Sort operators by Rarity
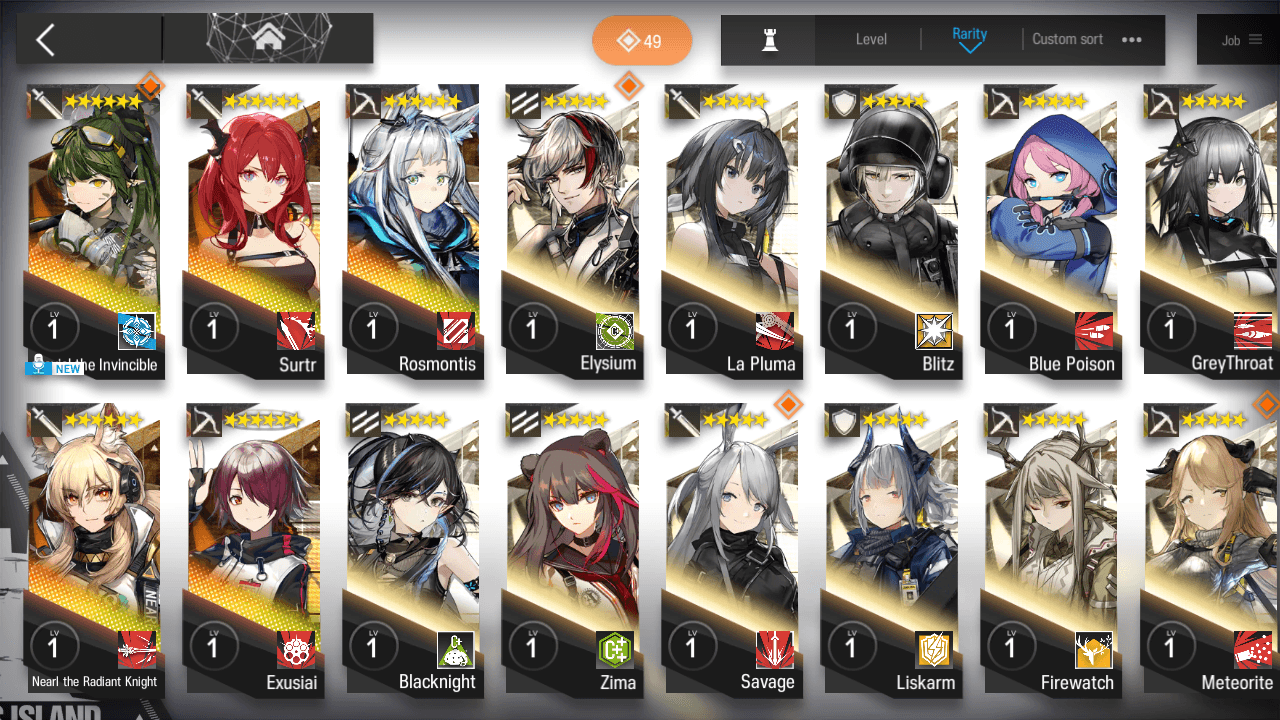Viewport: 1280px width, 720px height. point(969,40)
